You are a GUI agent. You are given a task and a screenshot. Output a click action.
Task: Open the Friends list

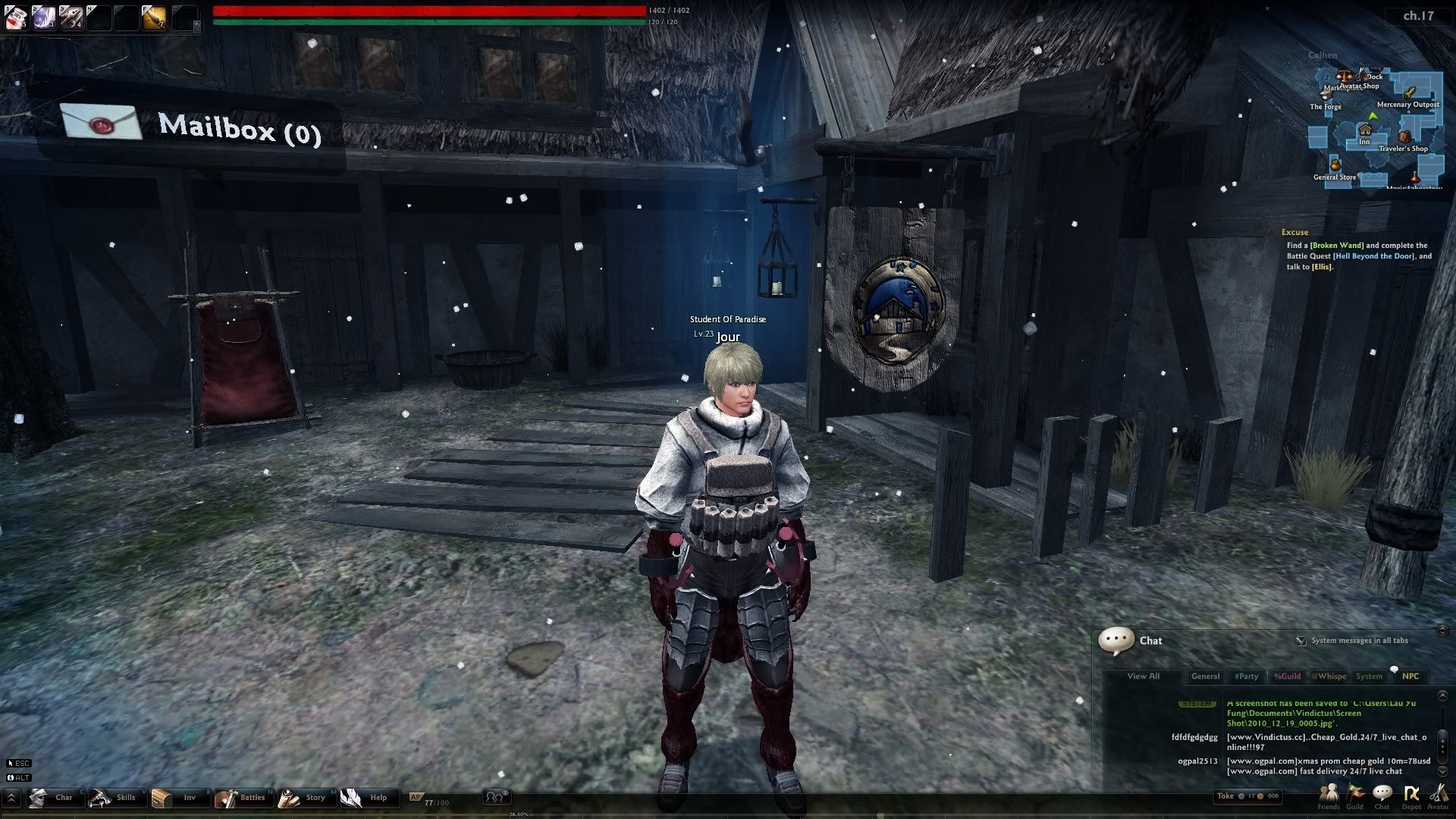click(x=1329, y=795)
